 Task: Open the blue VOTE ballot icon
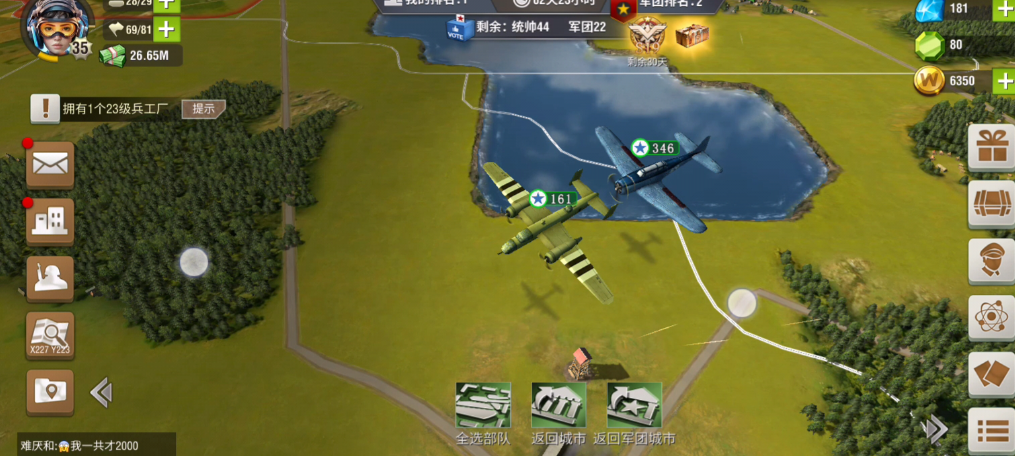(x=458, y=28)
